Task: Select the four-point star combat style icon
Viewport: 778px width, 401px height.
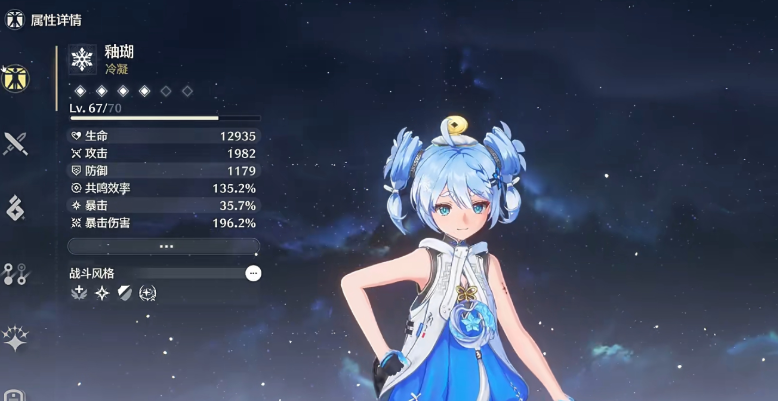Action: pos(102,293)
